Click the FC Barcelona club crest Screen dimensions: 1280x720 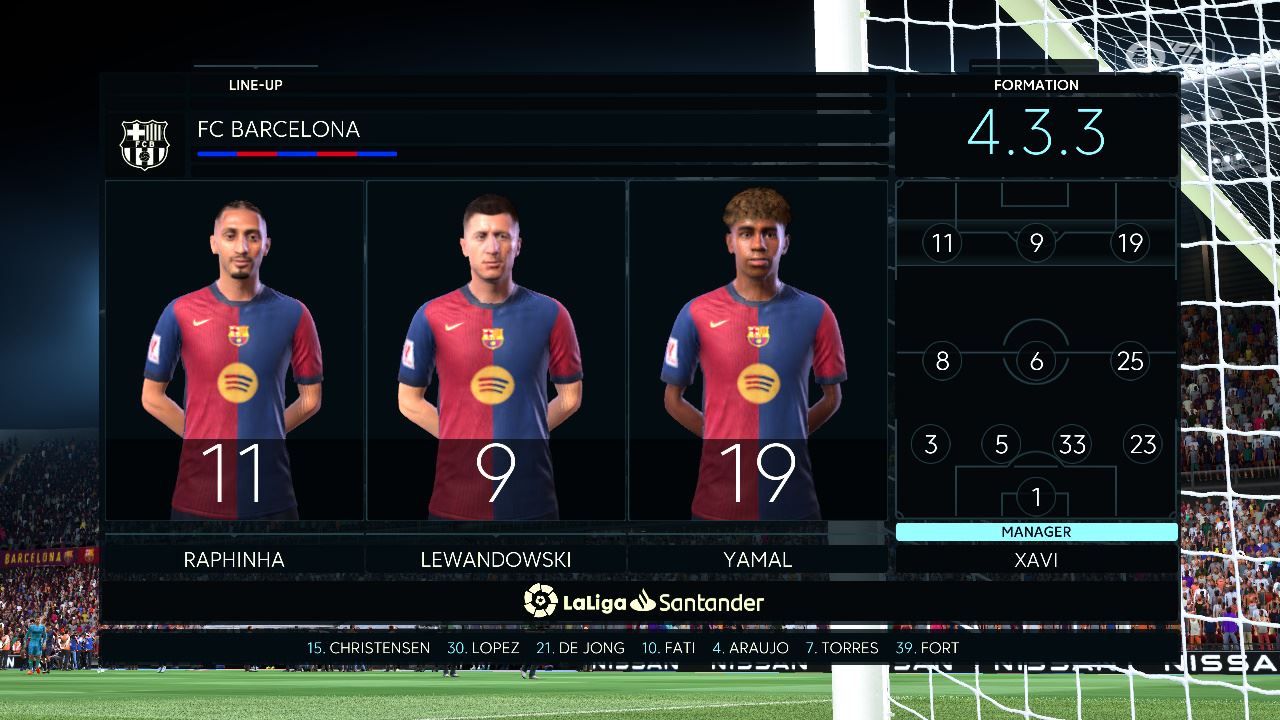point(145,144)
